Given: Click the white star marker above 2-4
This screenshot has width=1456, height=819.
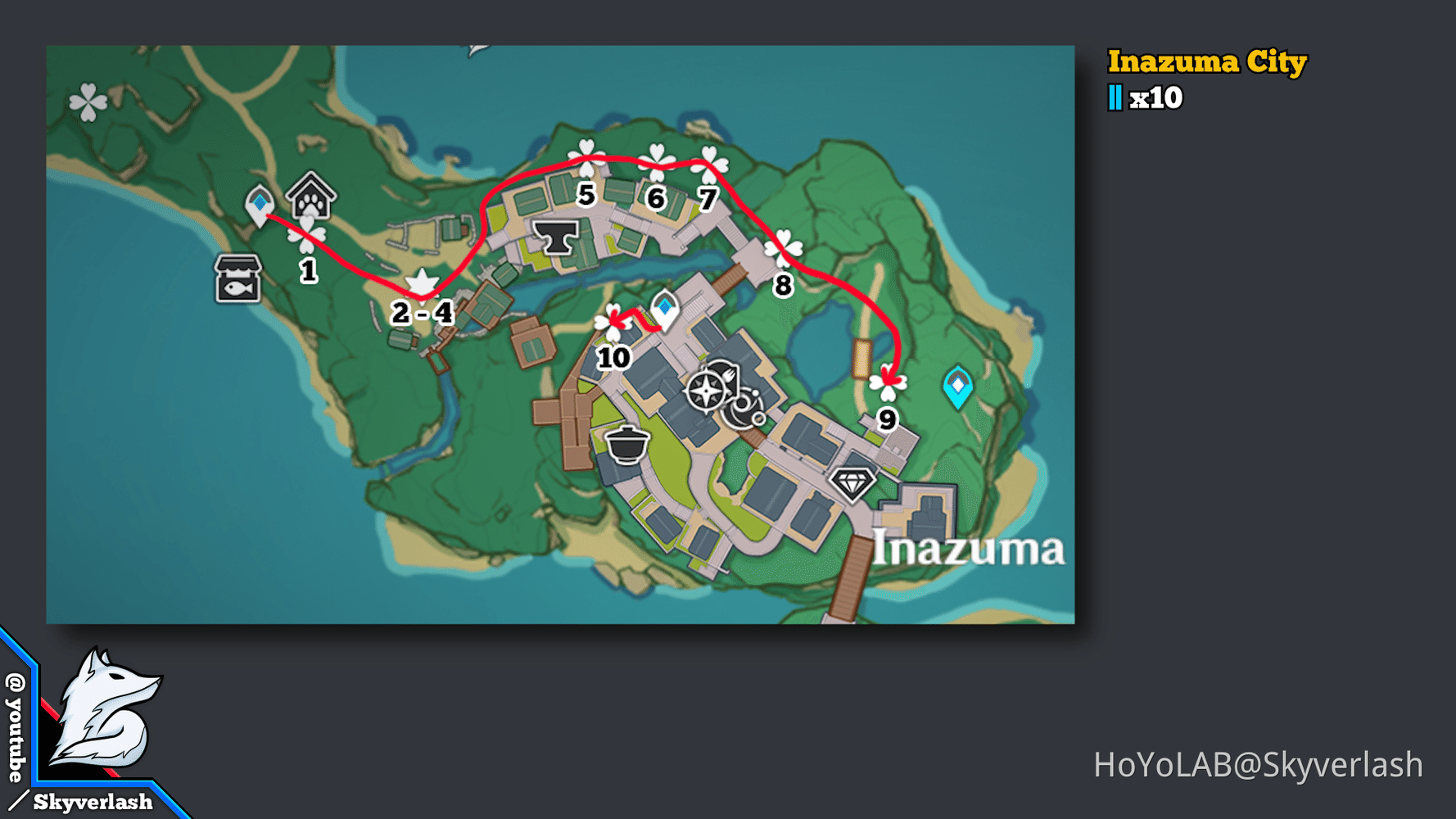Looking at the screenshot, I should (x=420, y=283).
